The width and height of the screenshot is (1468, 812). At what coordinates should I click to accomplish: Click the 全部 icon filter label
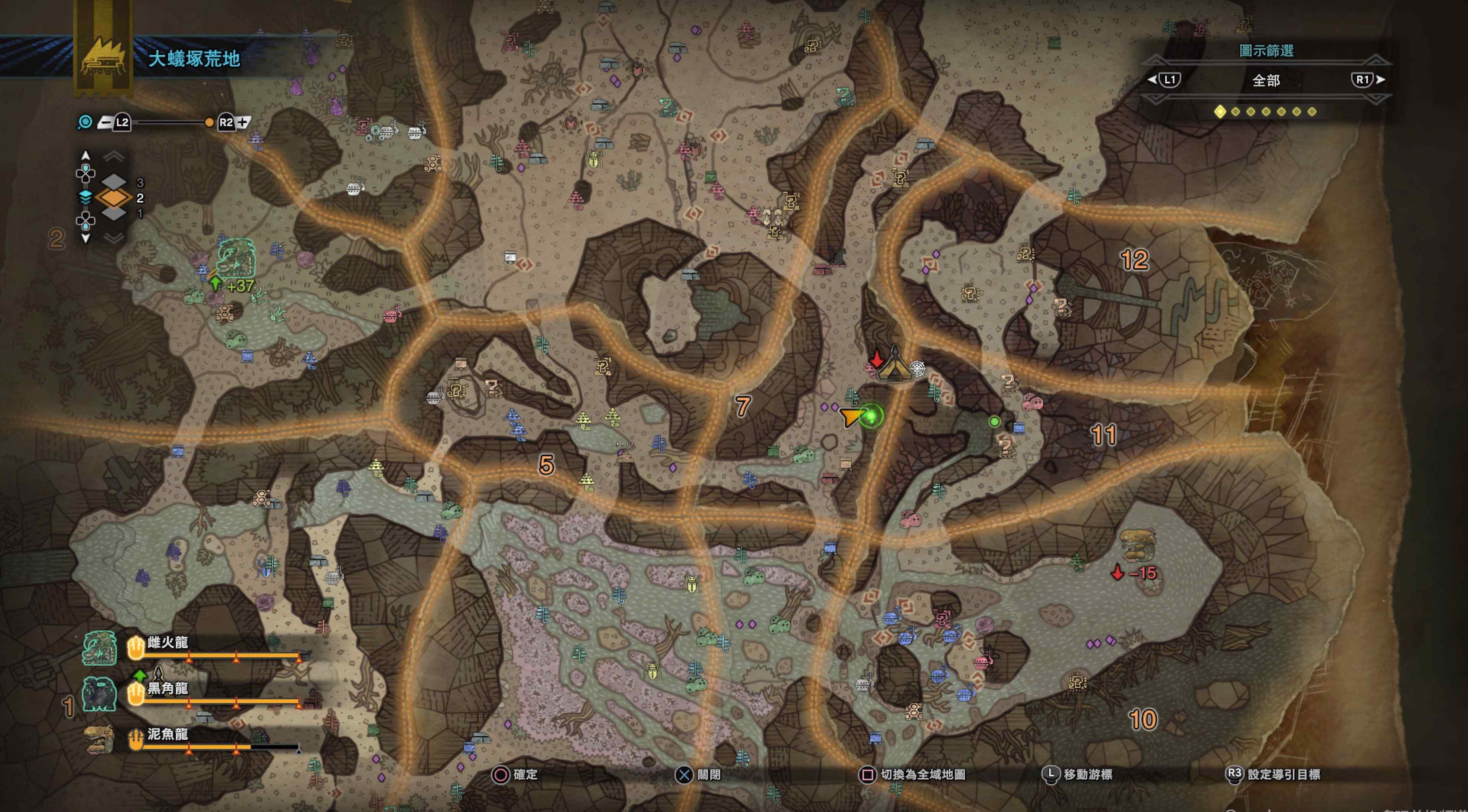(1266, 80)
